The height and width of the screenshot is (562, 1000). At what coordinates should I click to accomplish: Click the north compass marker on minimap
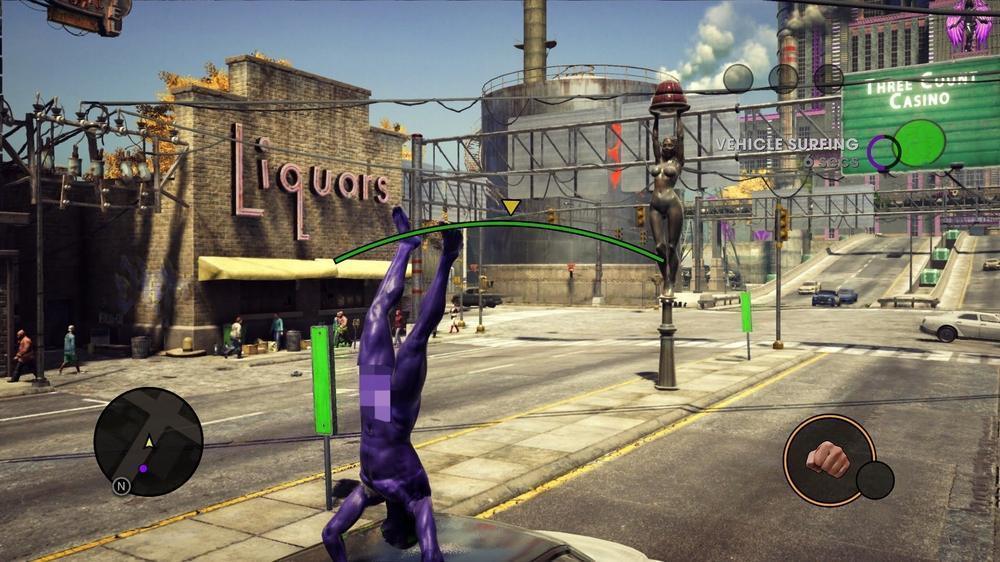pos(121,486)
